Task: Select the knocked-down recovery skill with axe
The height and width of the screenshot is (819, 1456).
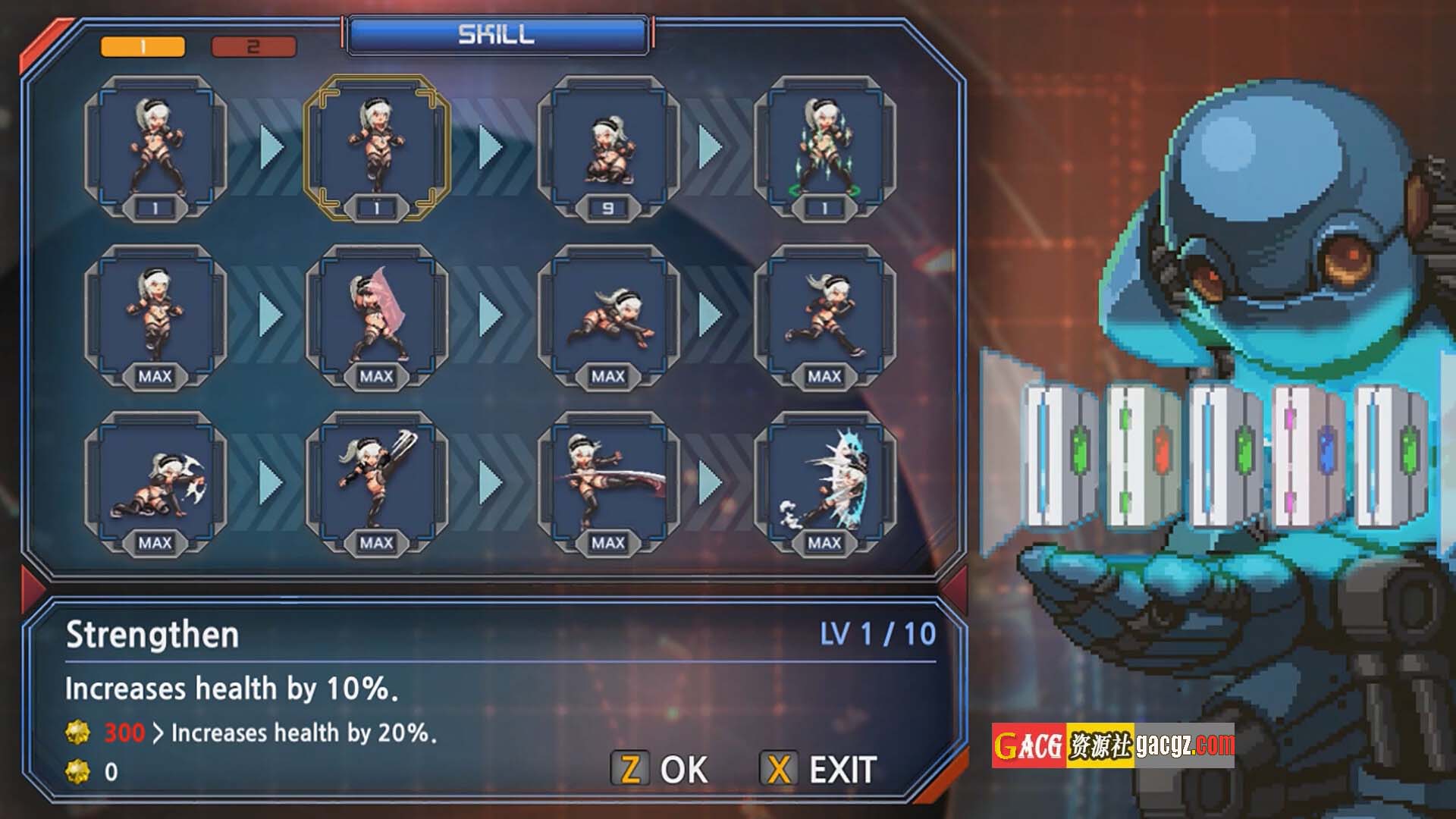Action: coord(155,483)
